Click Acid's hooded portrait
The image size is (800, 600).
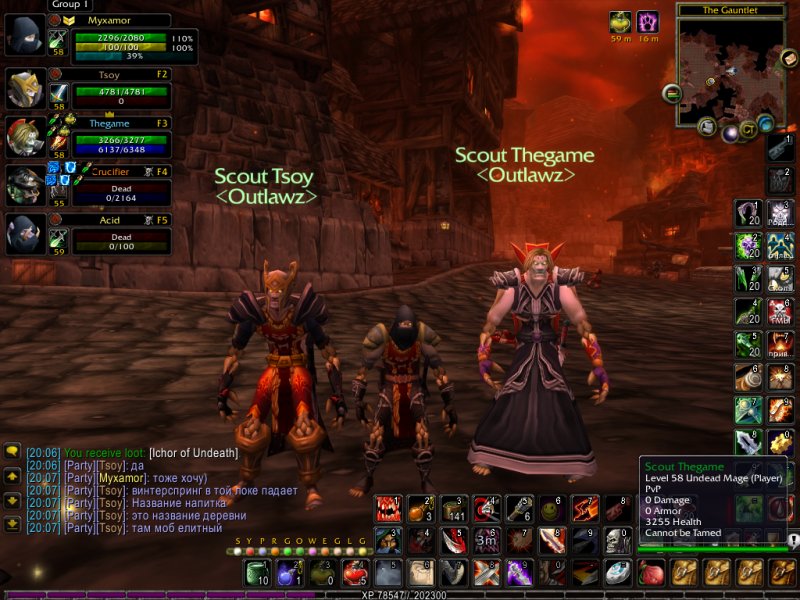[x=25, y=235]
